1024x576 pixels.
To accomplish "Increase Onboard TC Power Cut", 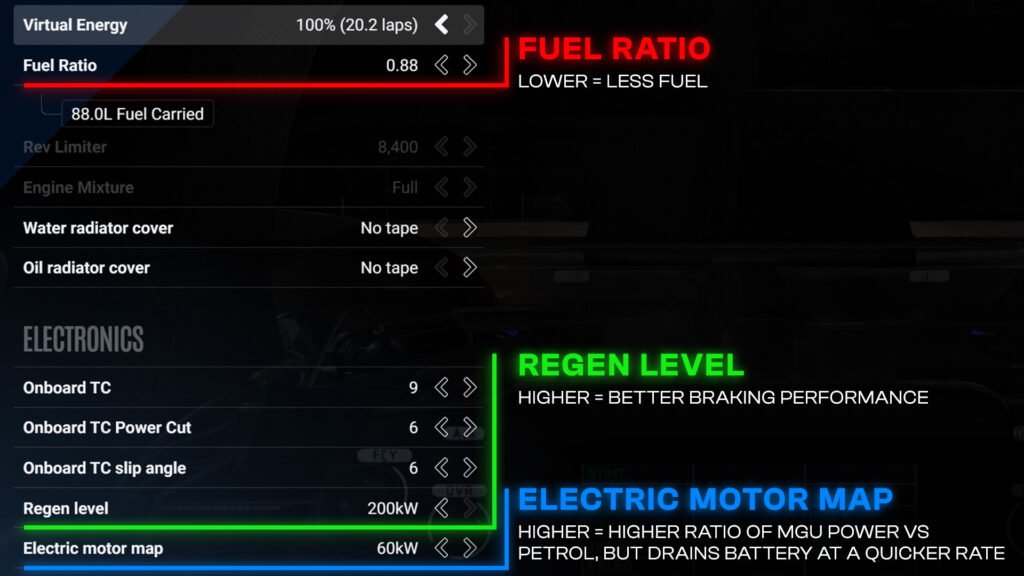I will 470,427.
